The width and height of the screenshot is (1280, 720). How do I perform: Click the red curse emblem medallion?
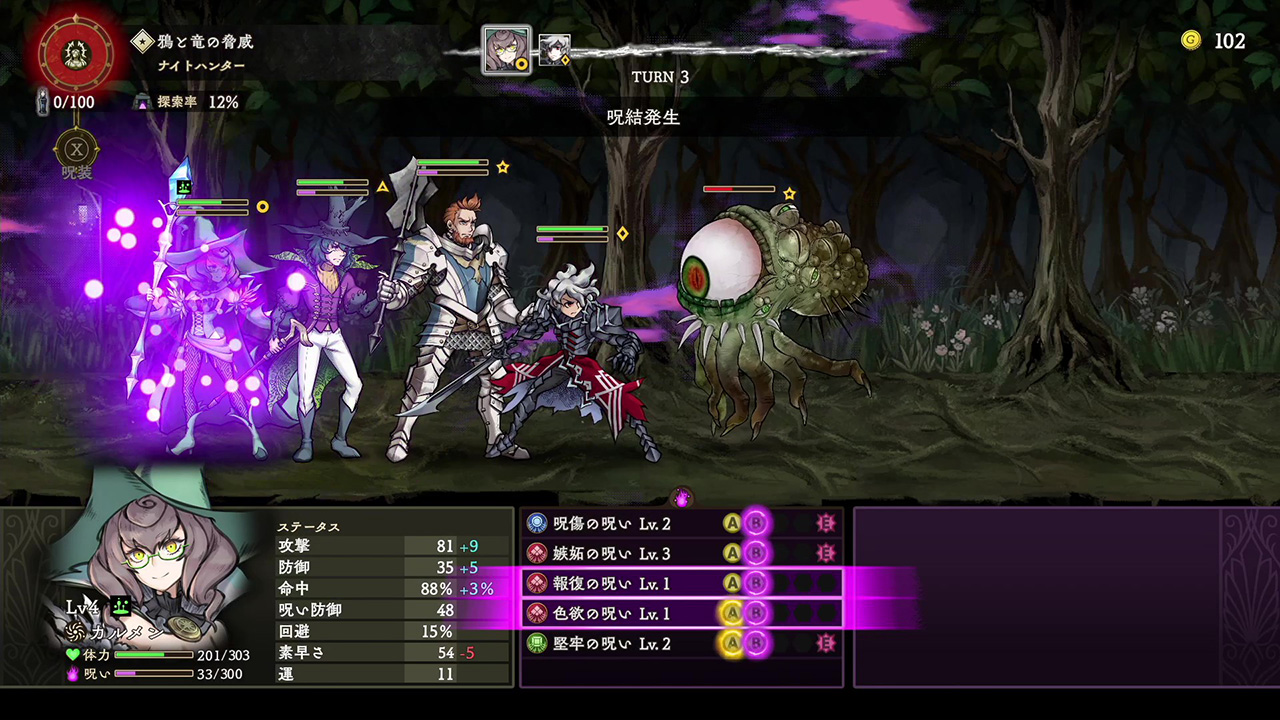75,50
